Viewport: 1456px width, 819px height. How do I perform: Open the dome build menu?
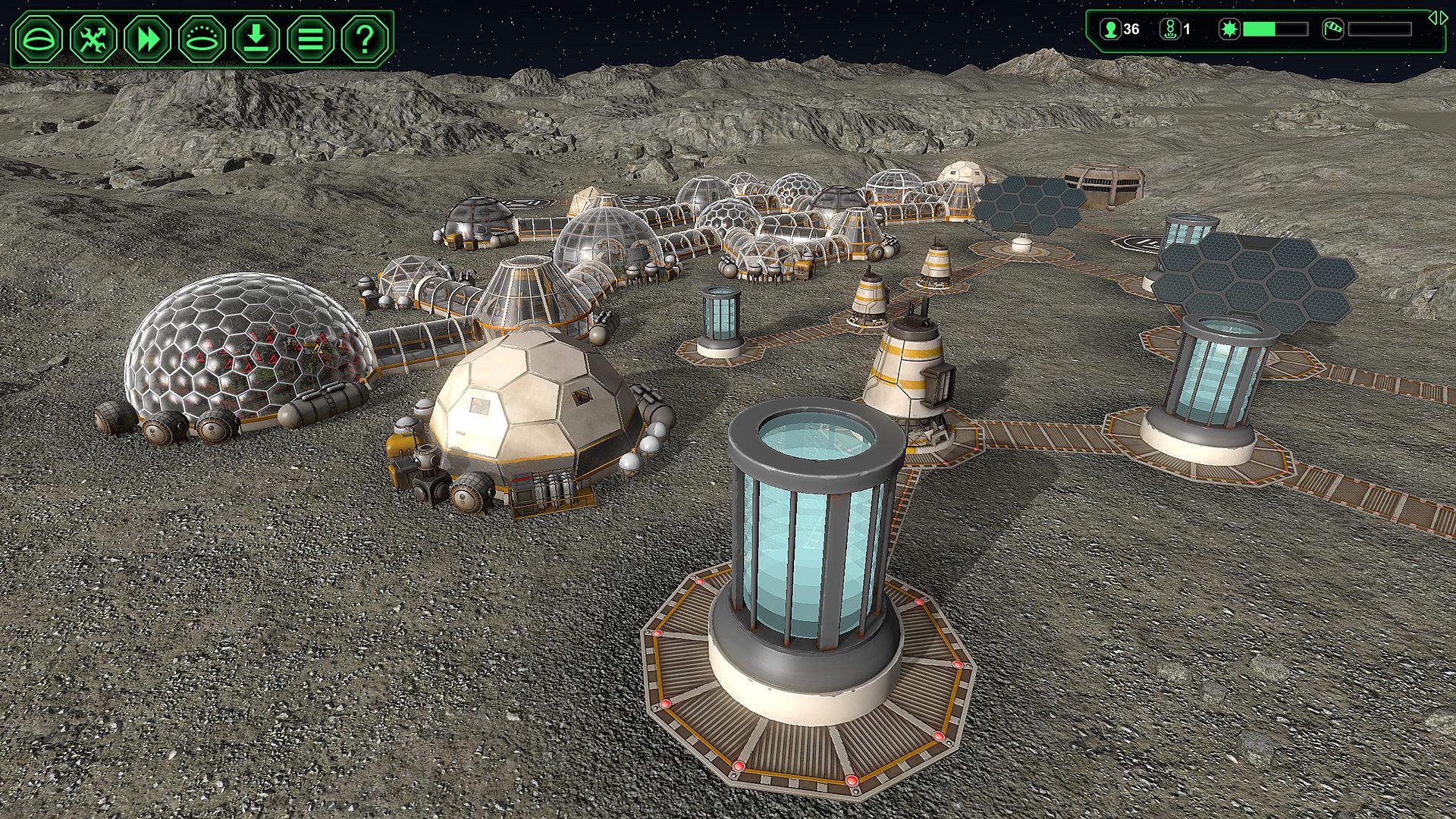40,39
